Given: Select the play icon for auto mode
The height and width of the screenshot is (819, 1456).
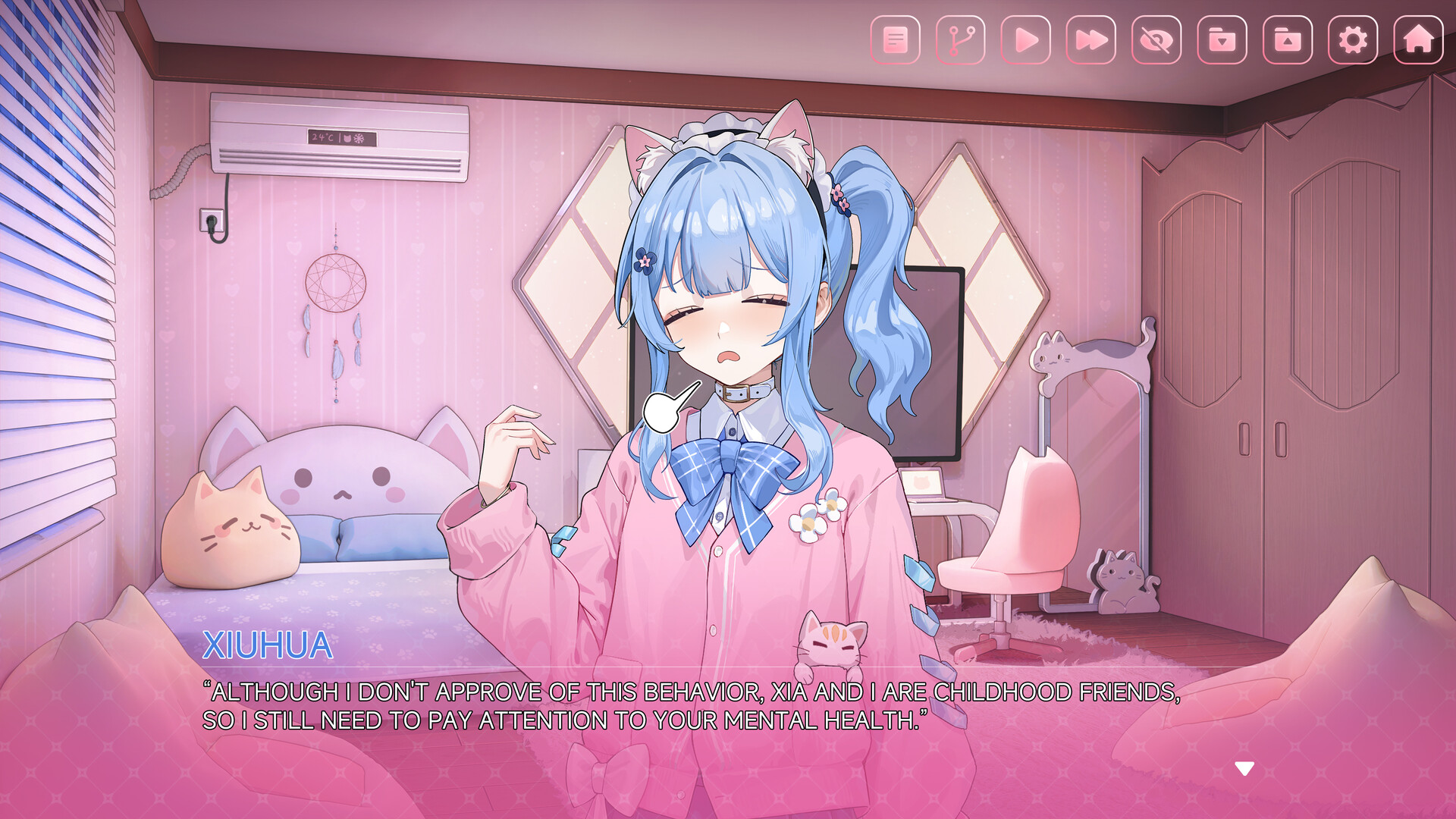Looking at the screenshot, I should (x=1025, y=39).
